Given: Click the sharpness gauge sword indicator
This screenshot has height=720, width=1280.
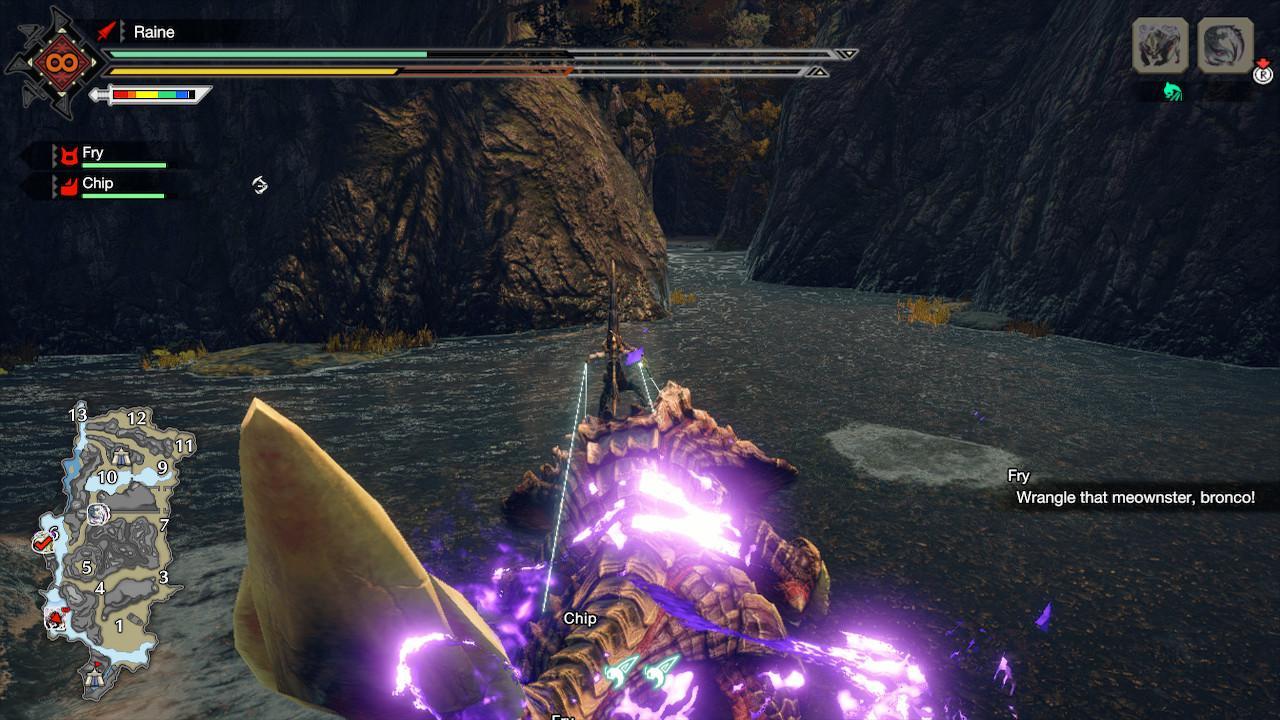Looking at the screenshot, I should pos(152,96).
